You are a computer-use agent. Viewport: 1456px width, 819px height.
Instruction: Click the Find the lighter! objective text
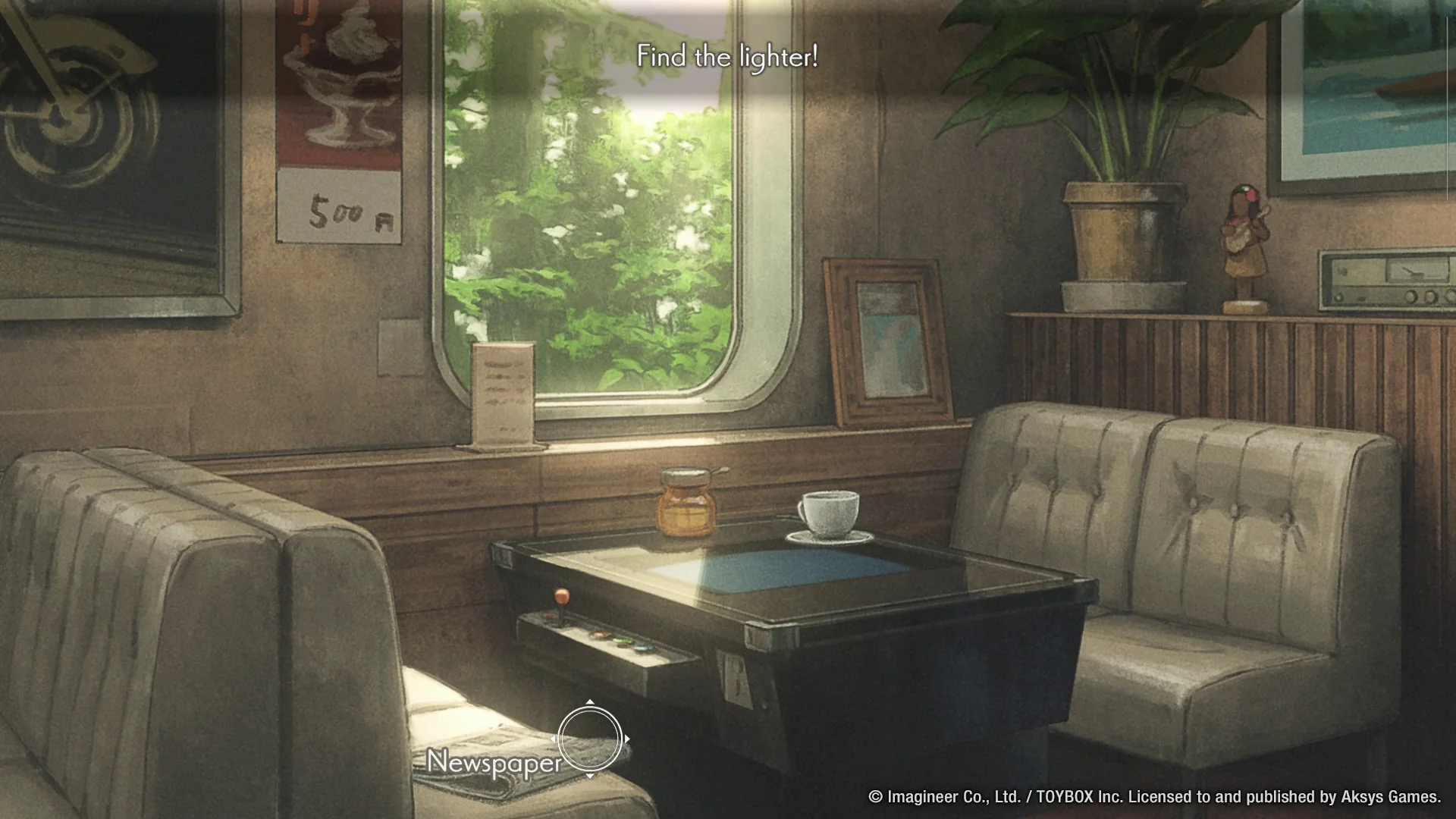pyautogui.click(x=727, y=56)
